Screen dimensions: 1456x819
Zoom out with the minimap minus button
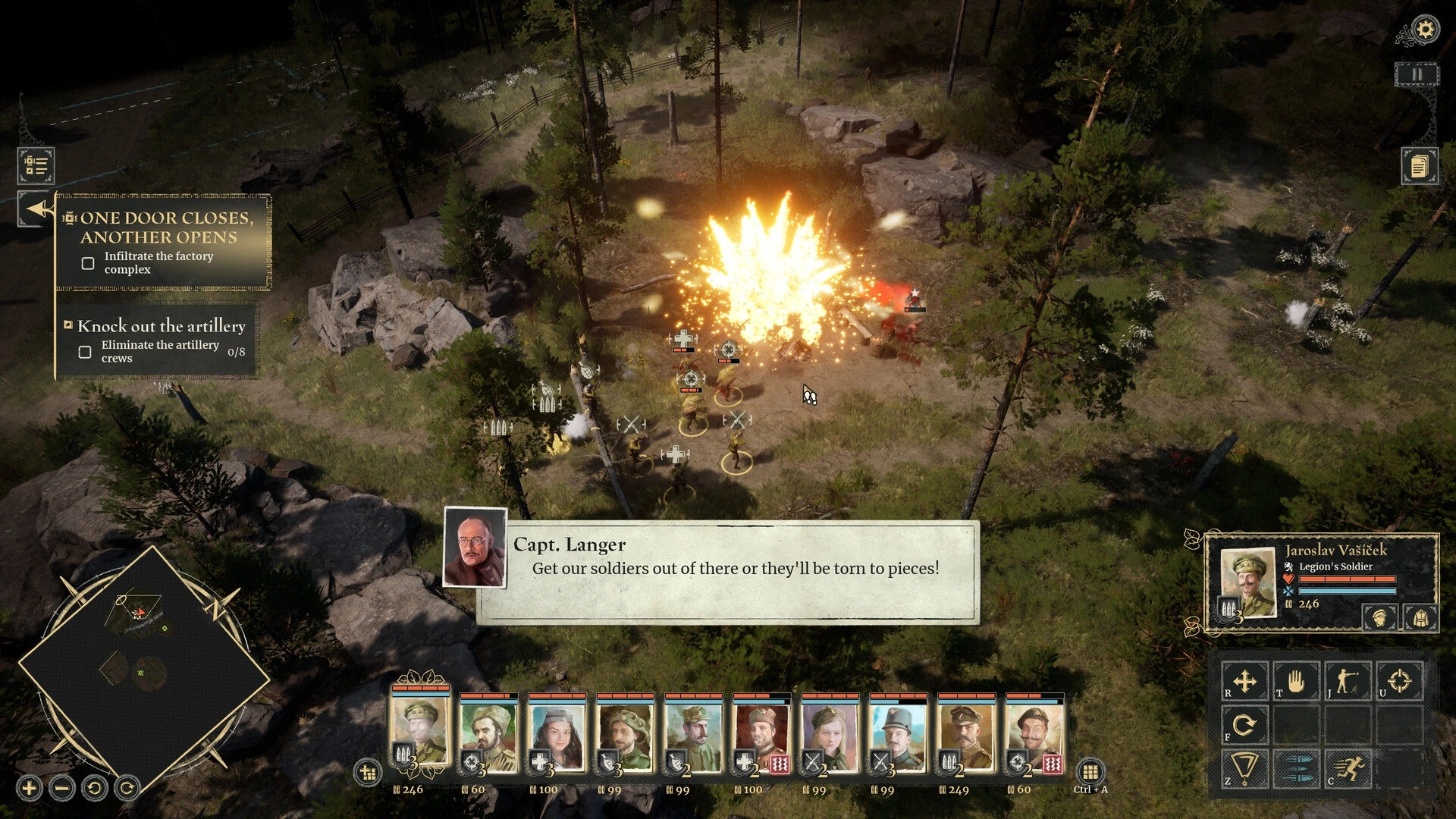click(62, 789)
